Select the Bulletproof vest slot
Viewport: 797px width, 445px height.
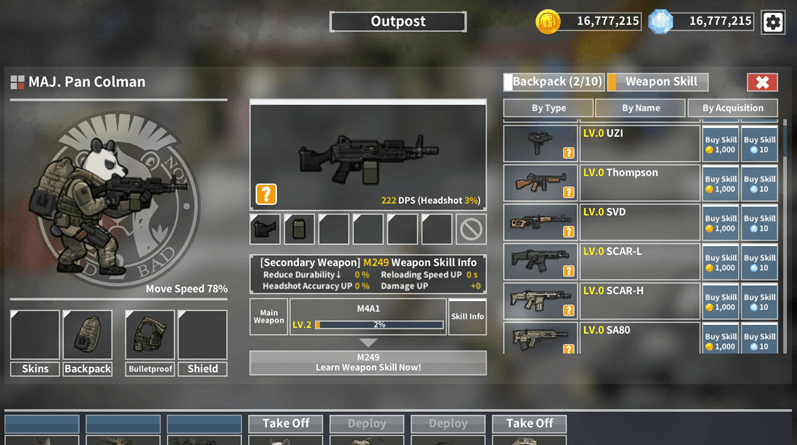[150, 336]
